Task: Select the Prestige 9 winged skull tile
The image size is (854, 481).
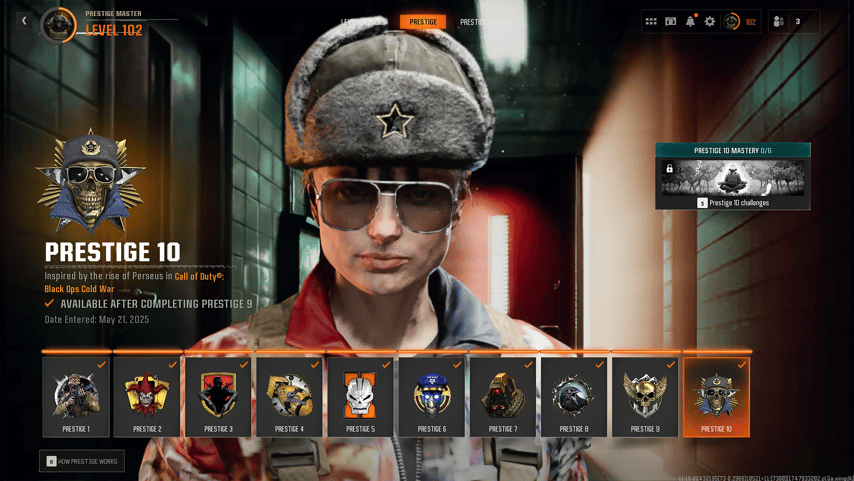Action: click(645, 397)
